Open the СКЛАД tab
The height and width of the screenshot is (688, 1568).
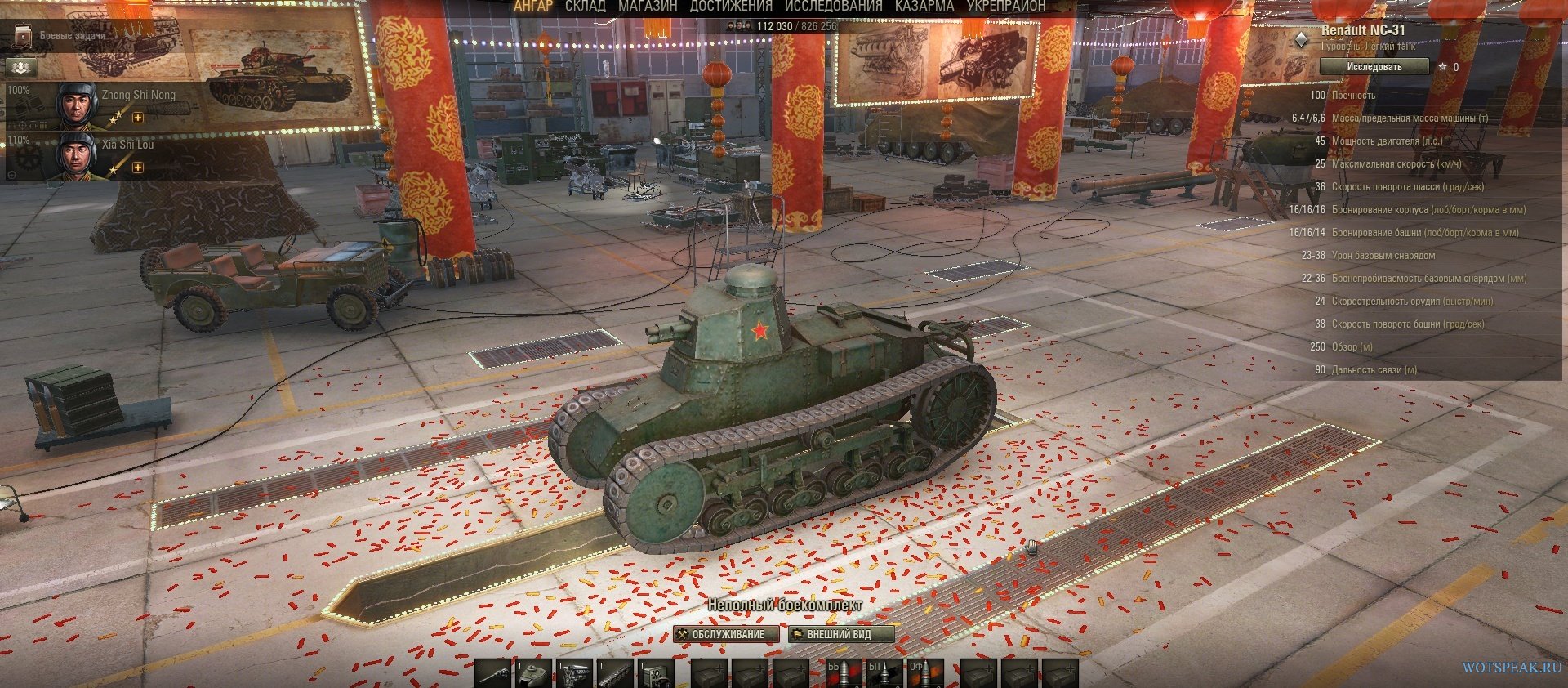coord(586,7)
